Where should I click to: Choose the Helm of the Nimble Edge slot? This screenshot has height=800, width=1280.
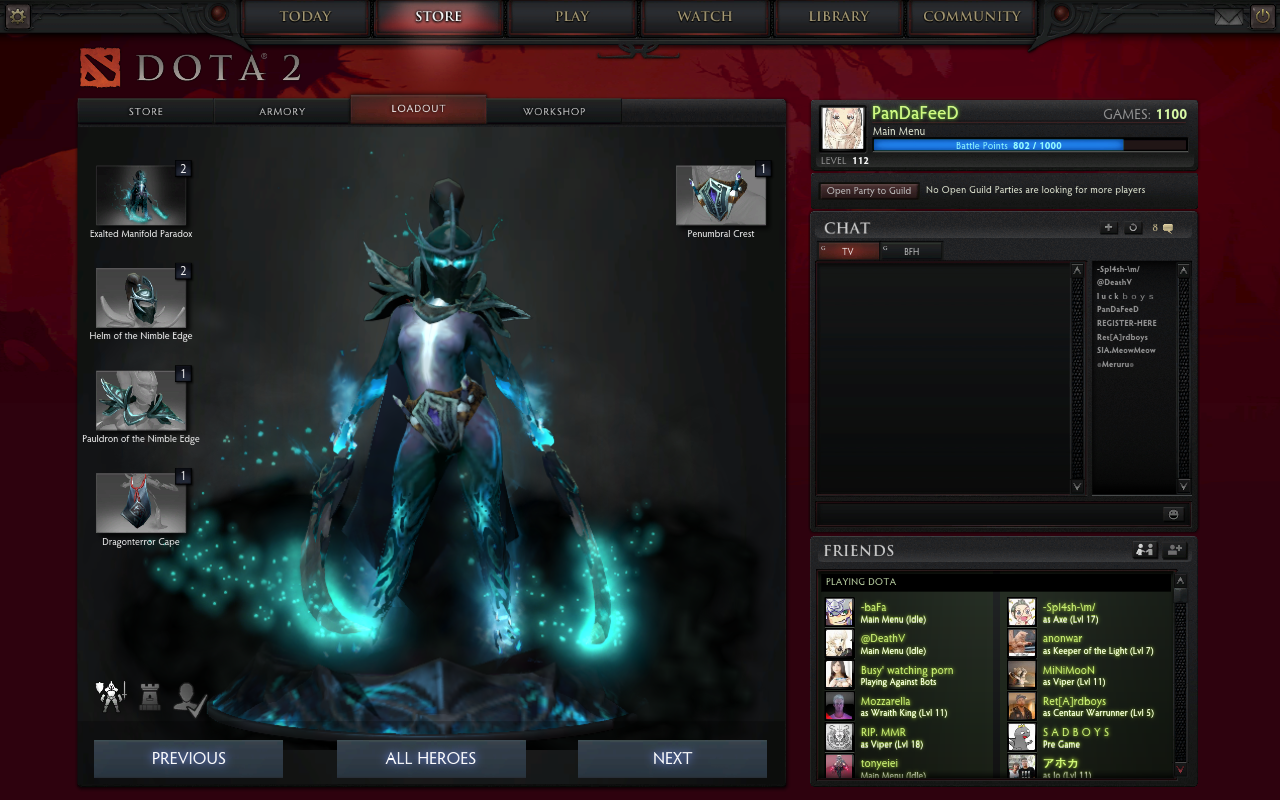point(141,298)
